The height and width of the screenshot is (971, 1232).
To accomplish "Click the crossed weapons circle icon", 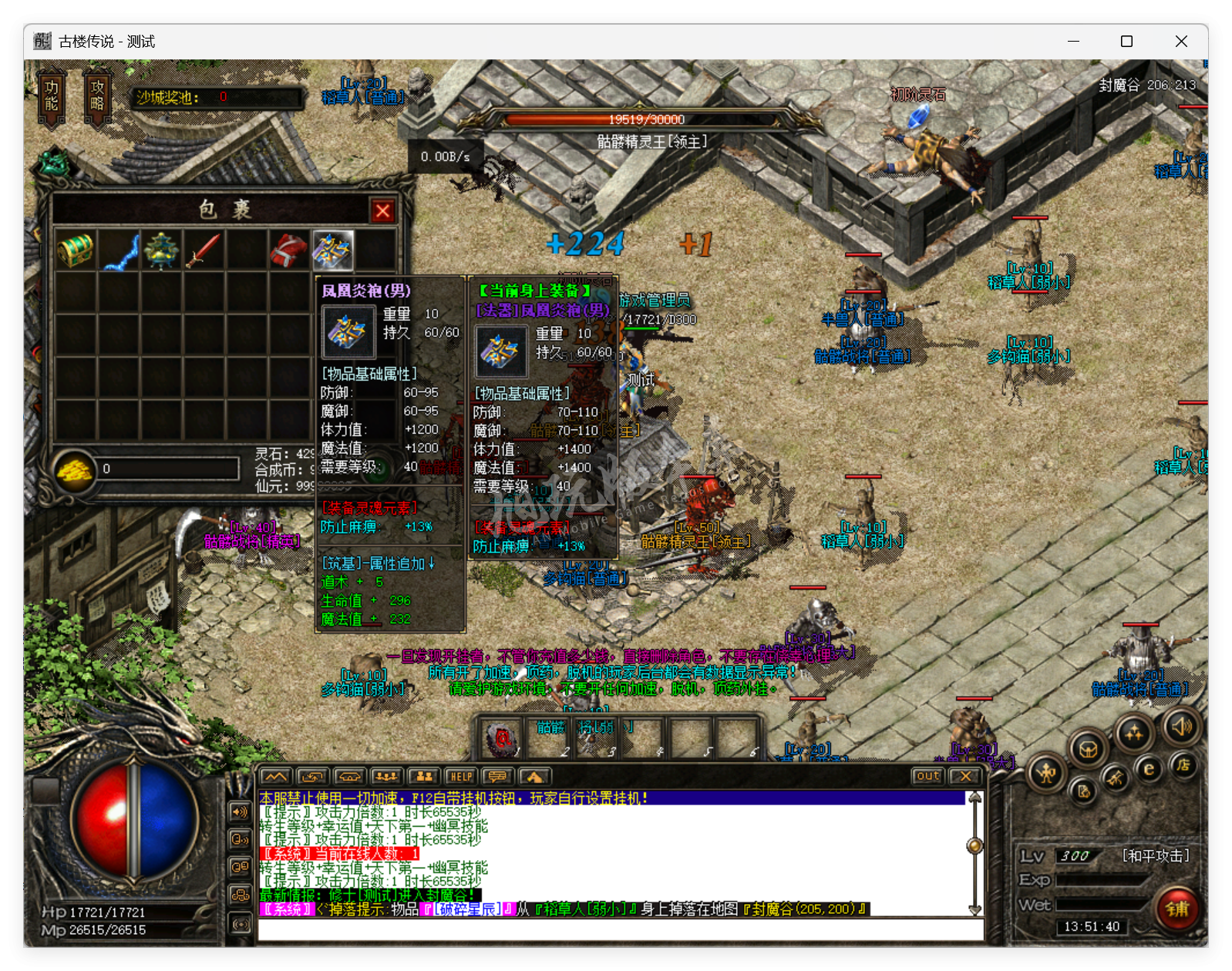I will coord(1116,778).
